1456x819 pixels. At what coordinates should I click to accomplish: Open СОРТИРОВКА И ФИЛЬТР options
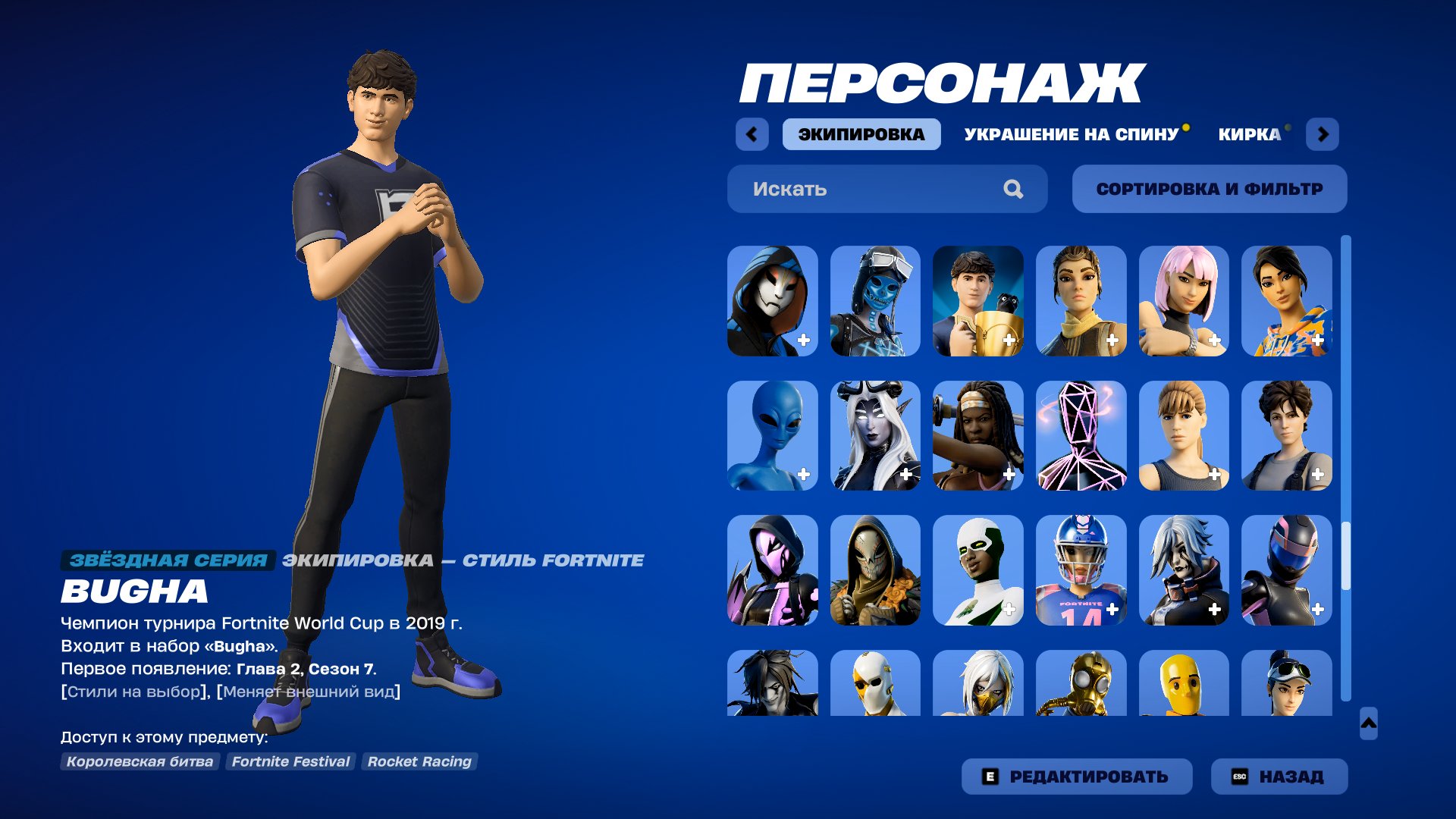click(x=1209, y=189)
